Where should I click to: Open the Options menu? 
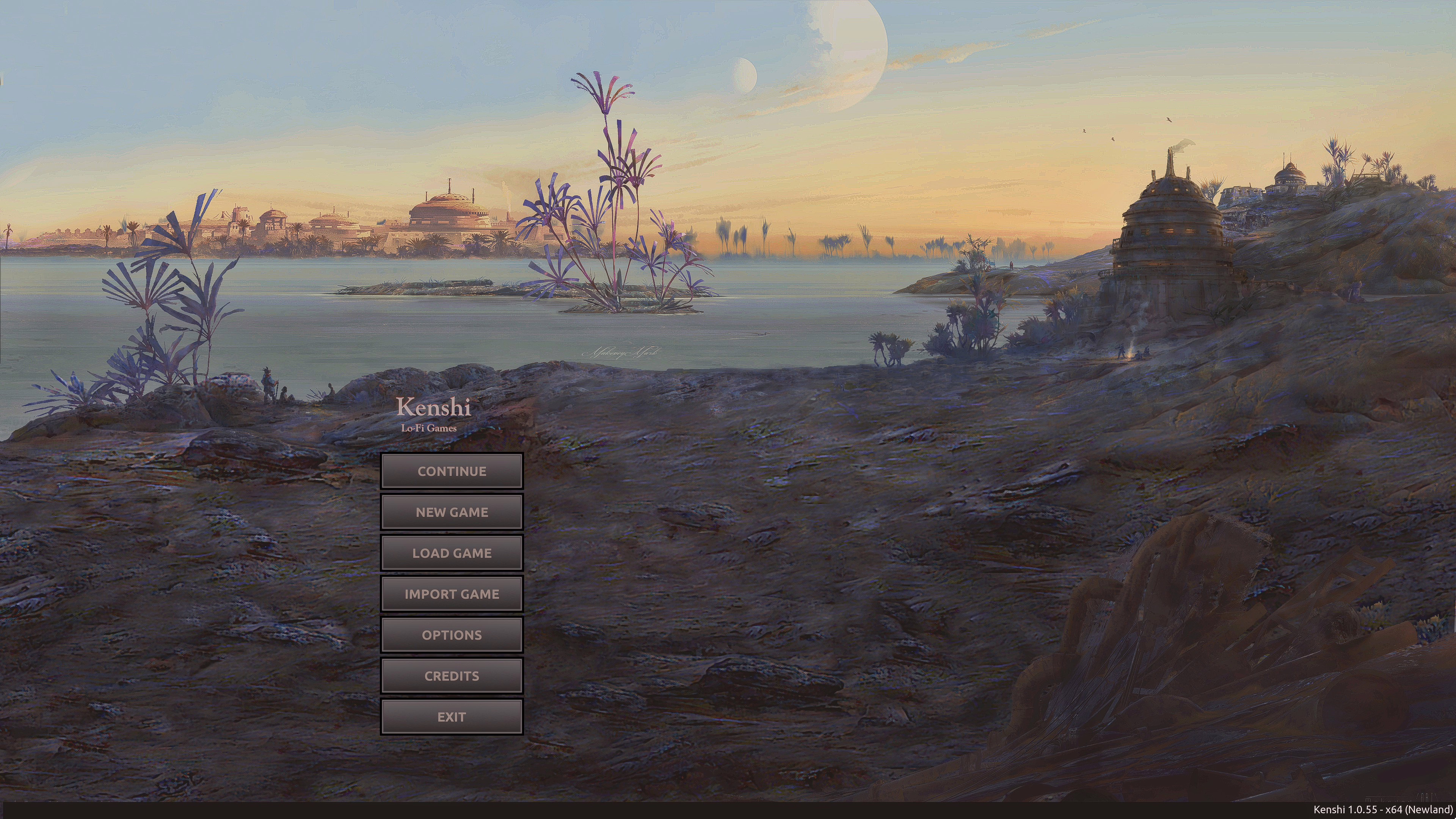tap(452, 635)
